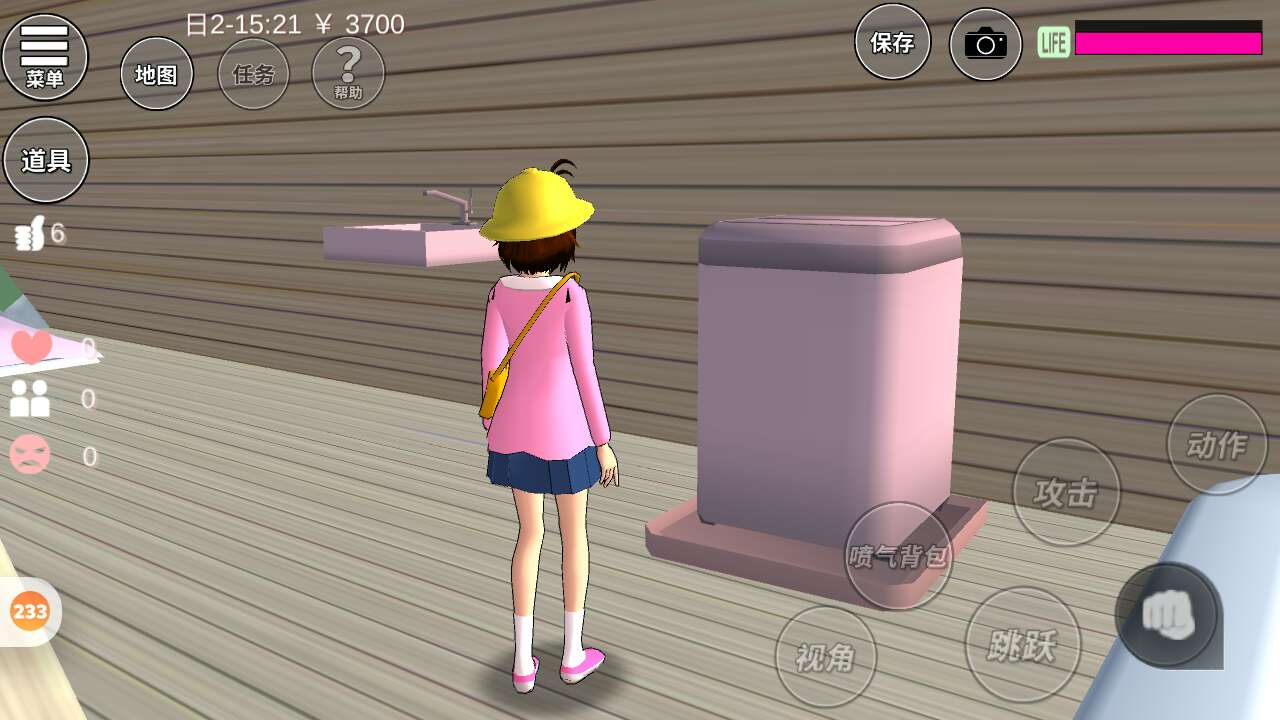Screen dimensions: 1280x720
Task: Tap the 动作 action button
Action: (1216, 444)
